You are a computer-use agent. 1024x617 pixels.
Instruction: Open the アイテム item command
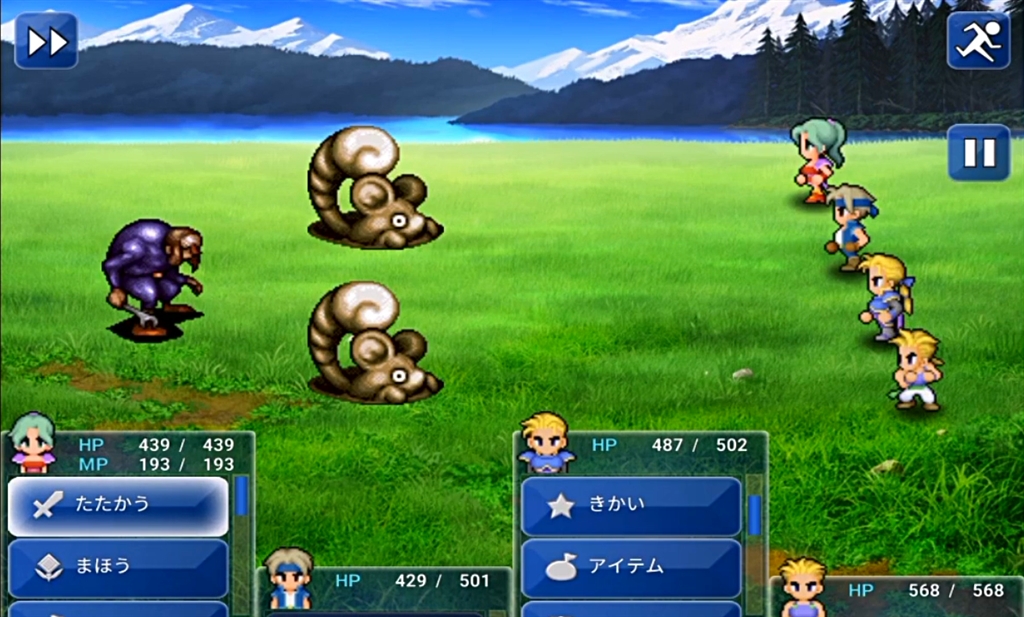coord(631,567)
